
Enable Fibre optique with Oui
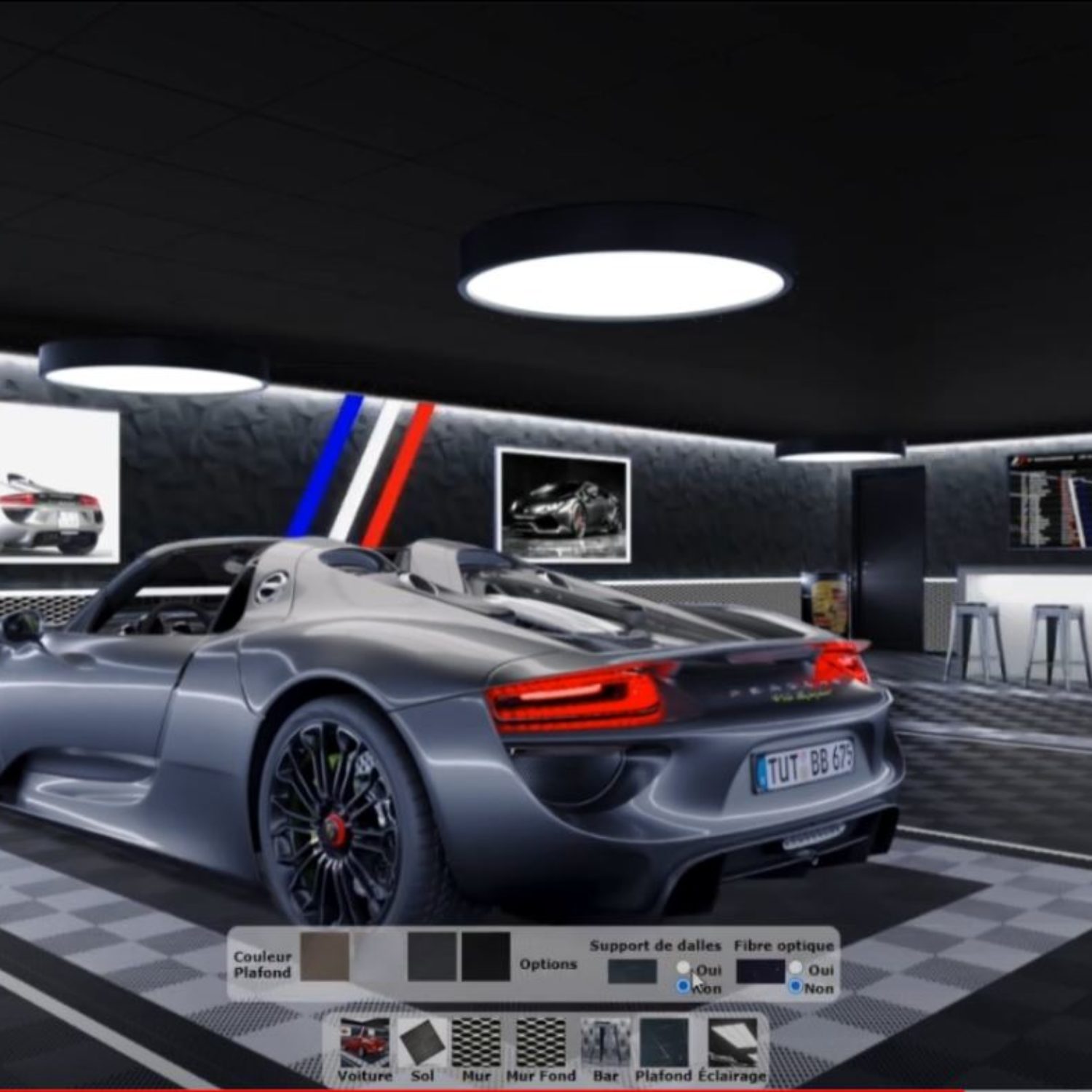[x=796, y=968]
